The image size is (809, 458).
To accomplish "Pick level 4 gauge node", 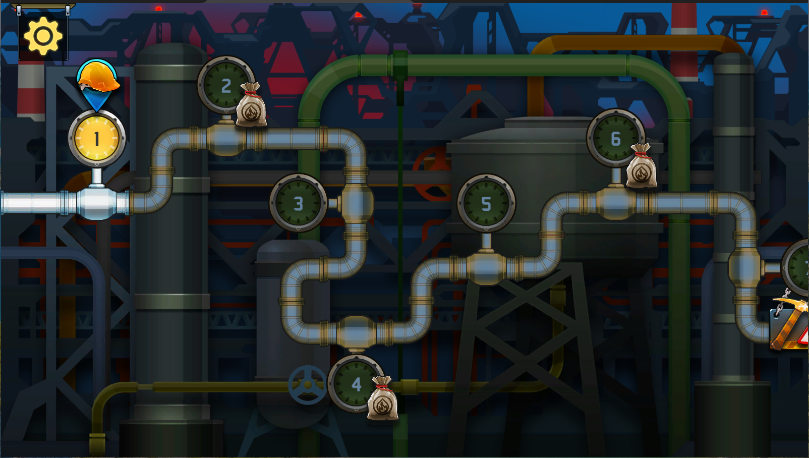I will point(356,382).
